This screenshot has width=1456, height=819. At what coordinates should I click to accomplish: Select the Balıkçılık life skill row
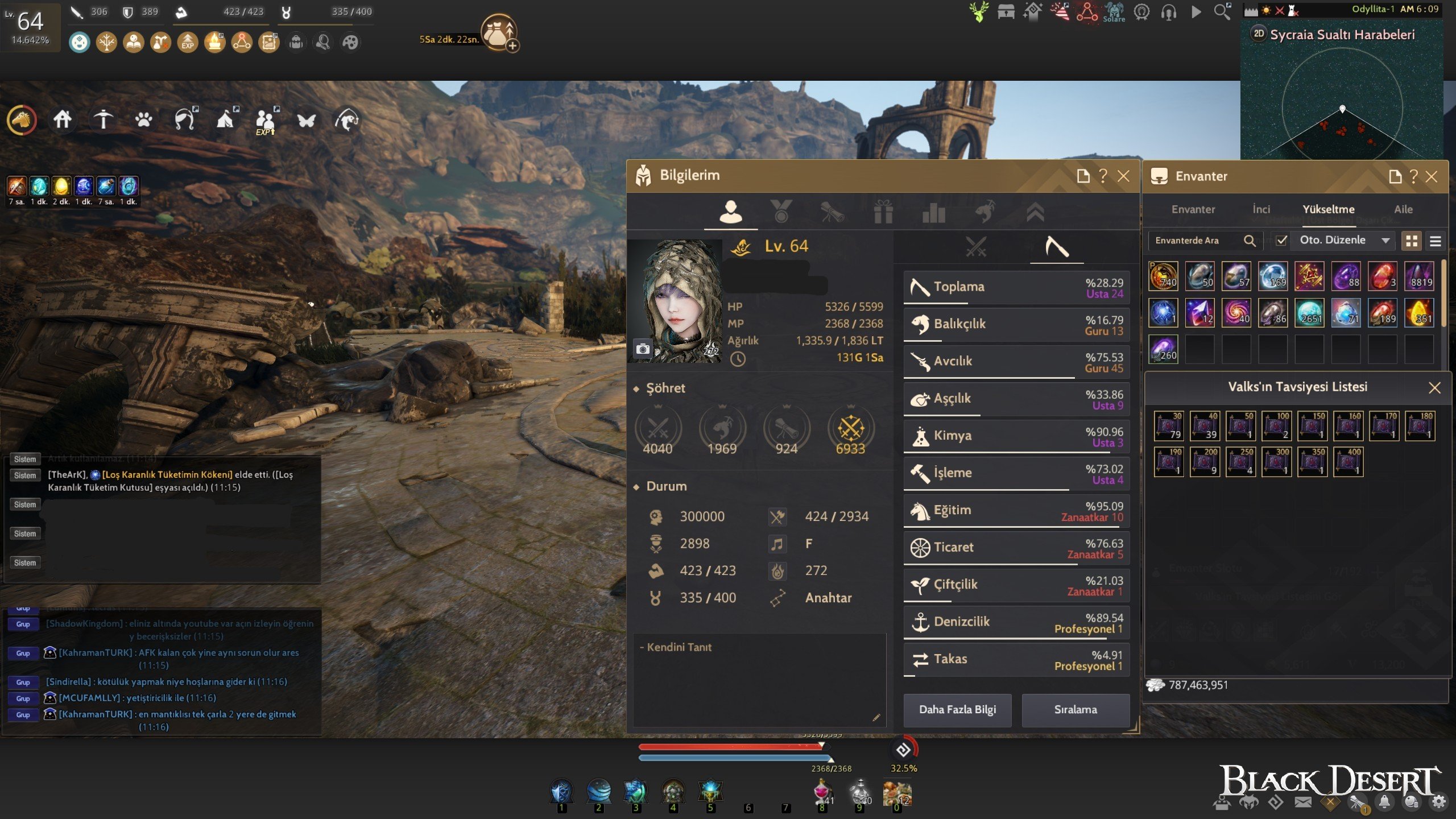point(1016,325)
